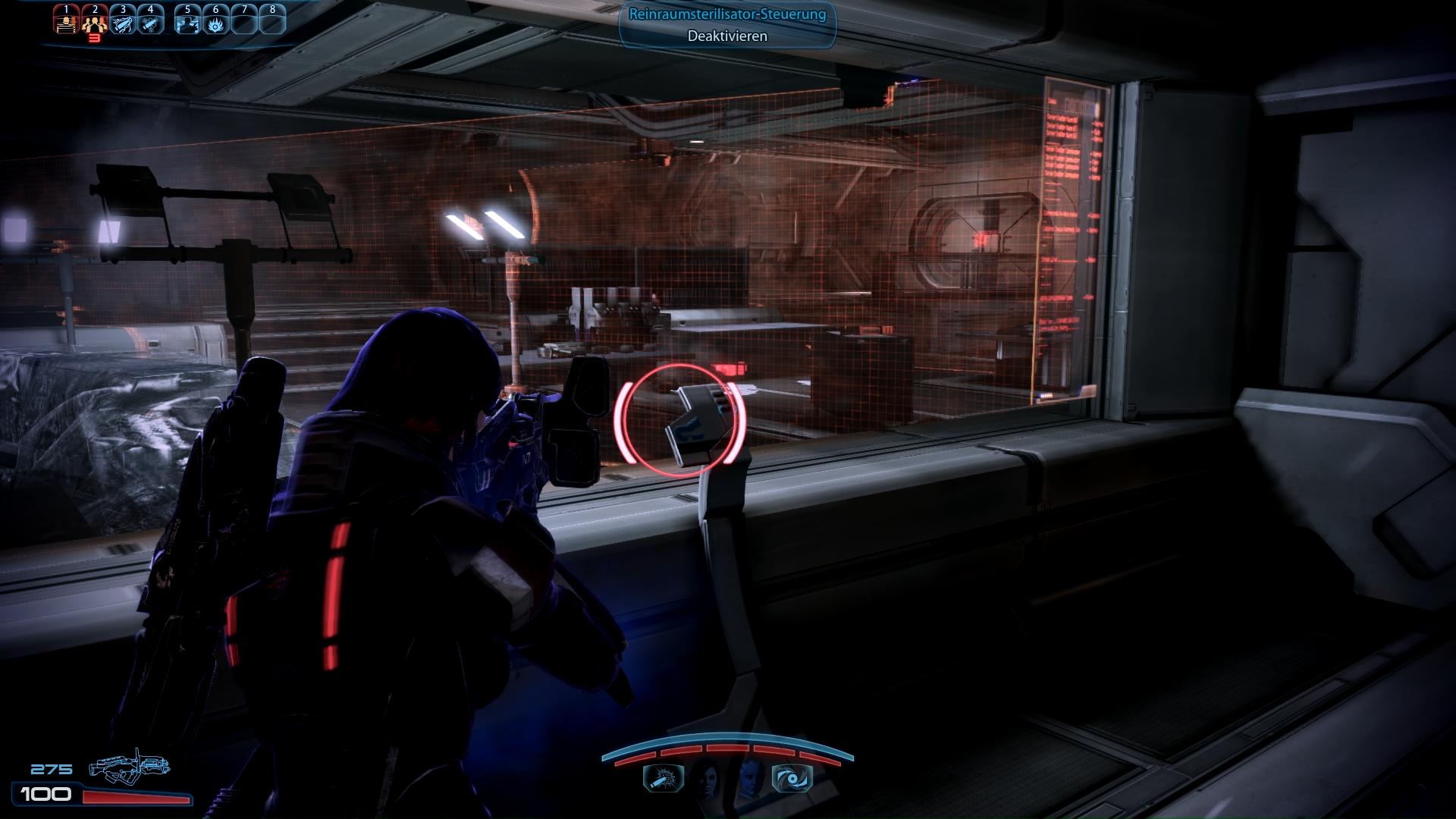Image resolution: width=1456 pixels, height=819 pixels.
Task: Use Liara's Singularity swirl power icon
Action: coord(792,778)
